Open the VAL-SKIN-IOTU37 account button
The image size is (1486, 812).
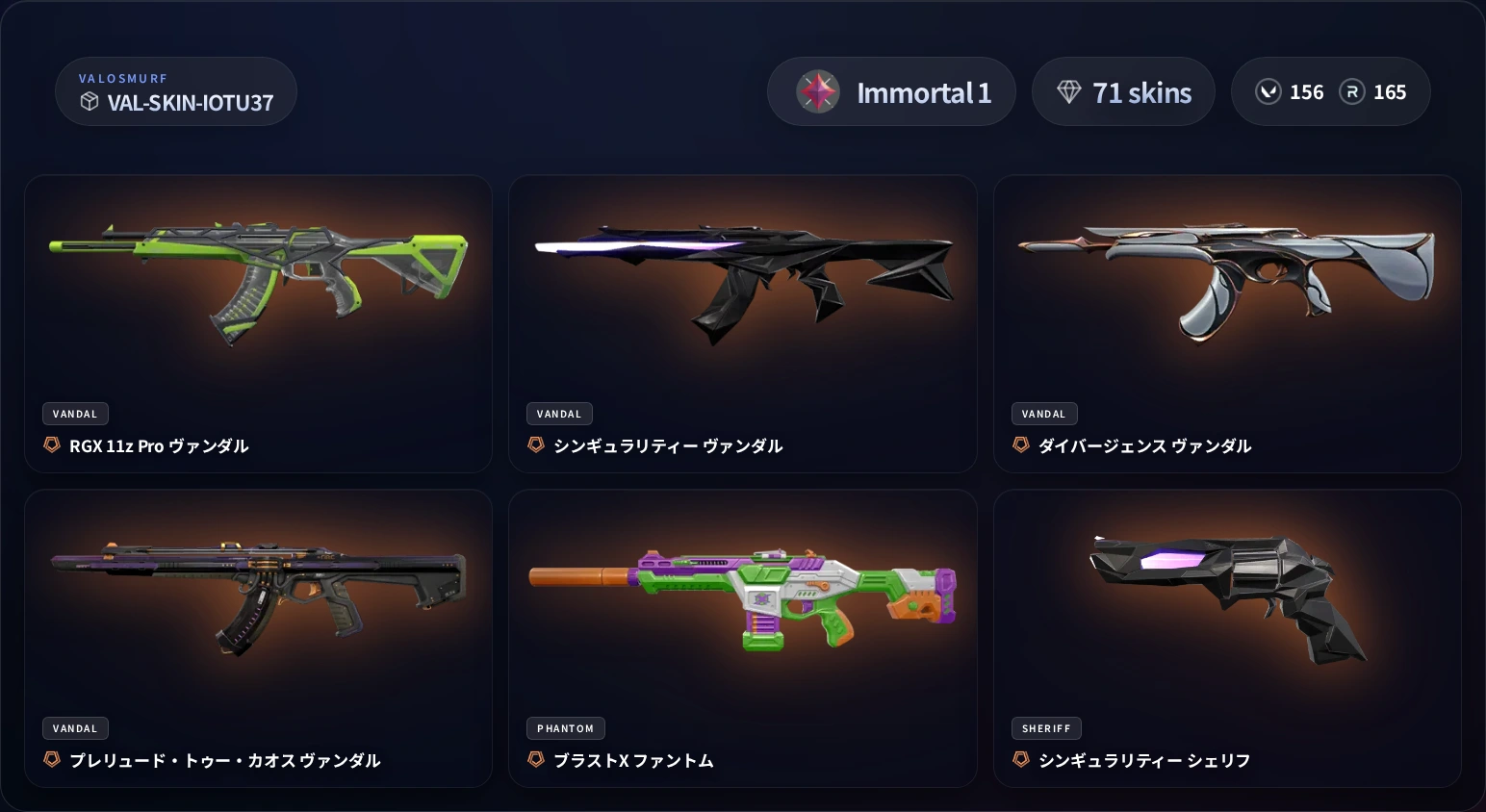(176, 91)
